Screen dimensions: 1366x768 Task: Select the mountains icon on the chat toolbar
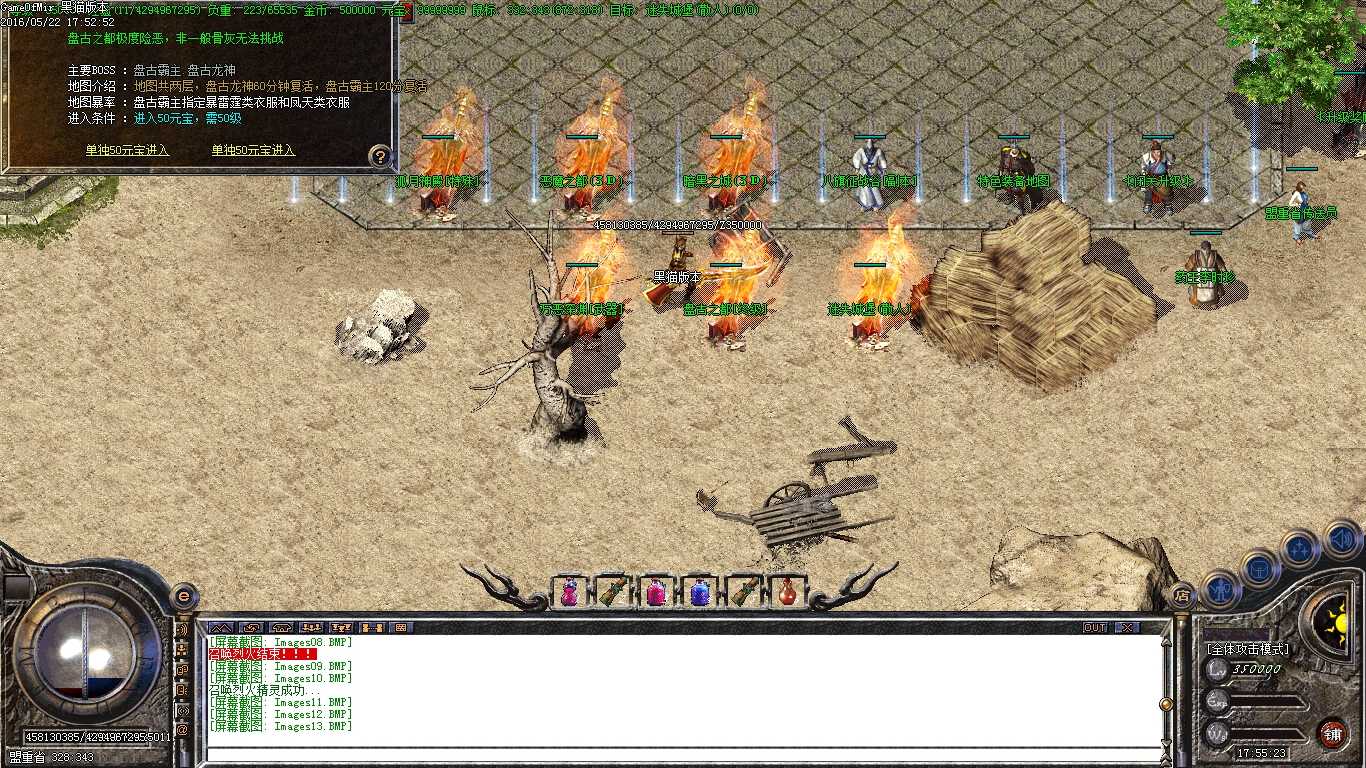pos(221,627)
